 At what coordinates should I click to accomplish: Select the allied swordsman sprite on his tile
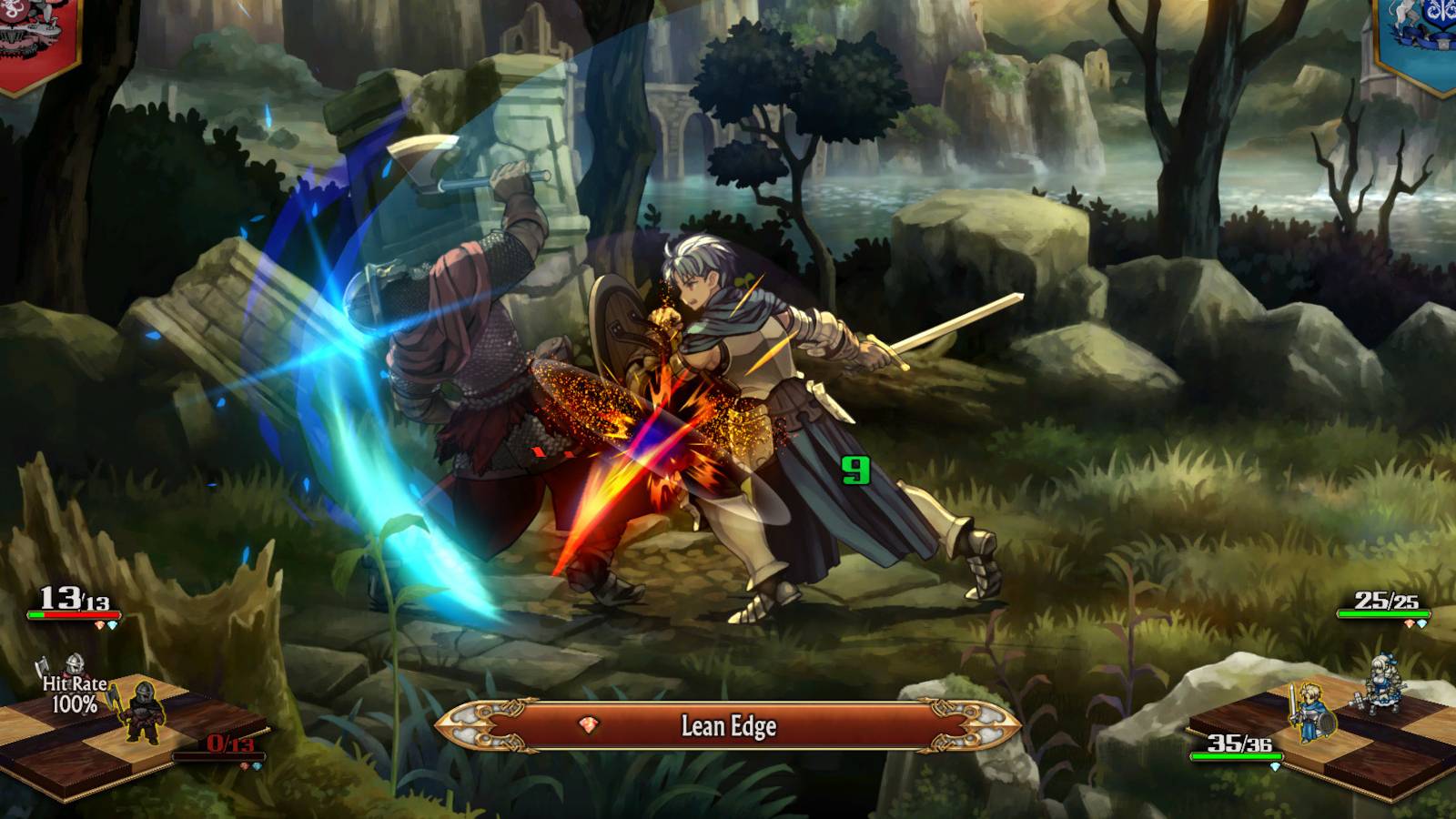[x=1310, y=713]
